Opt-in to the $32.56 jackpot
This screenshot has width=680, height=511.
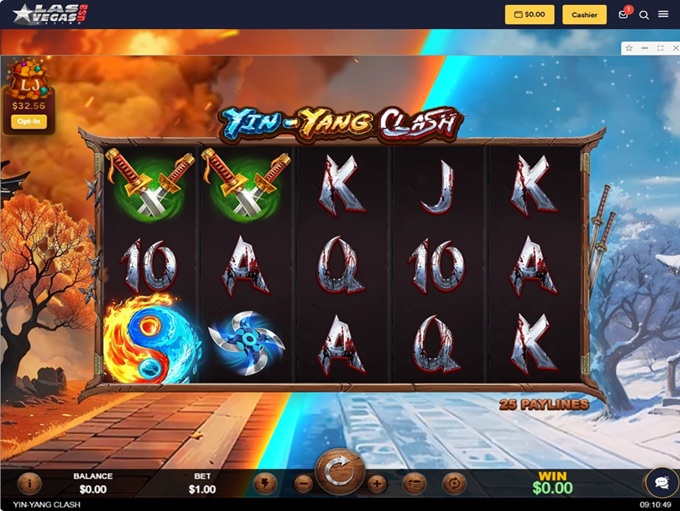[x=28, y=121]
